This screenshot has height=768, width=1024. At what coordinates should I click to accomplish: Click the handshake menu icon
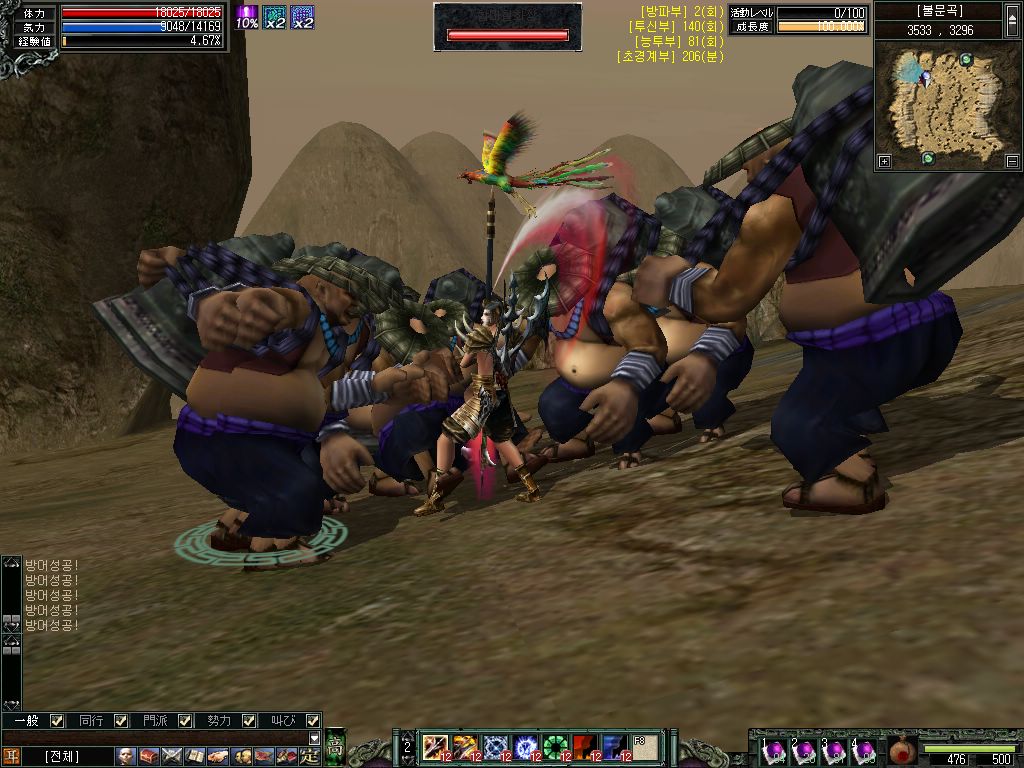(x=218, y=756)
